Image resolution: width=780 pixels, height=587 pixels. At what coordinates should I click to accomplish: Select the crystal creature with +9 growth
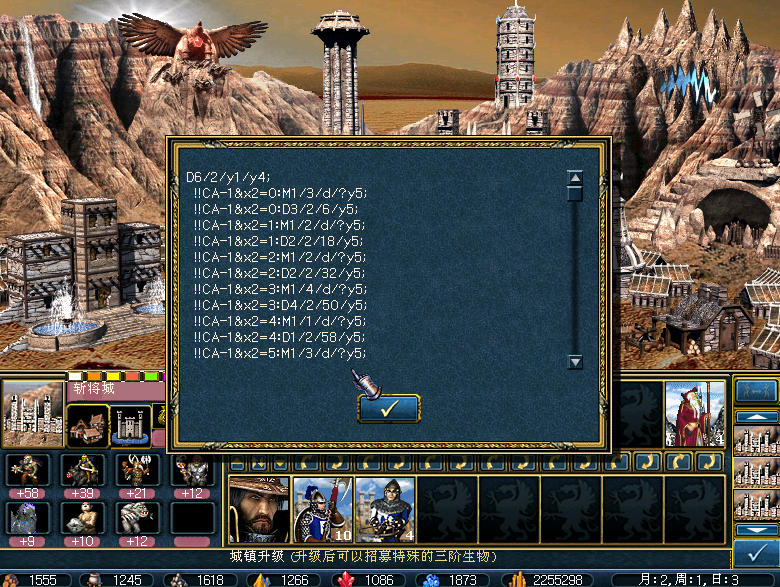(27, 518)
